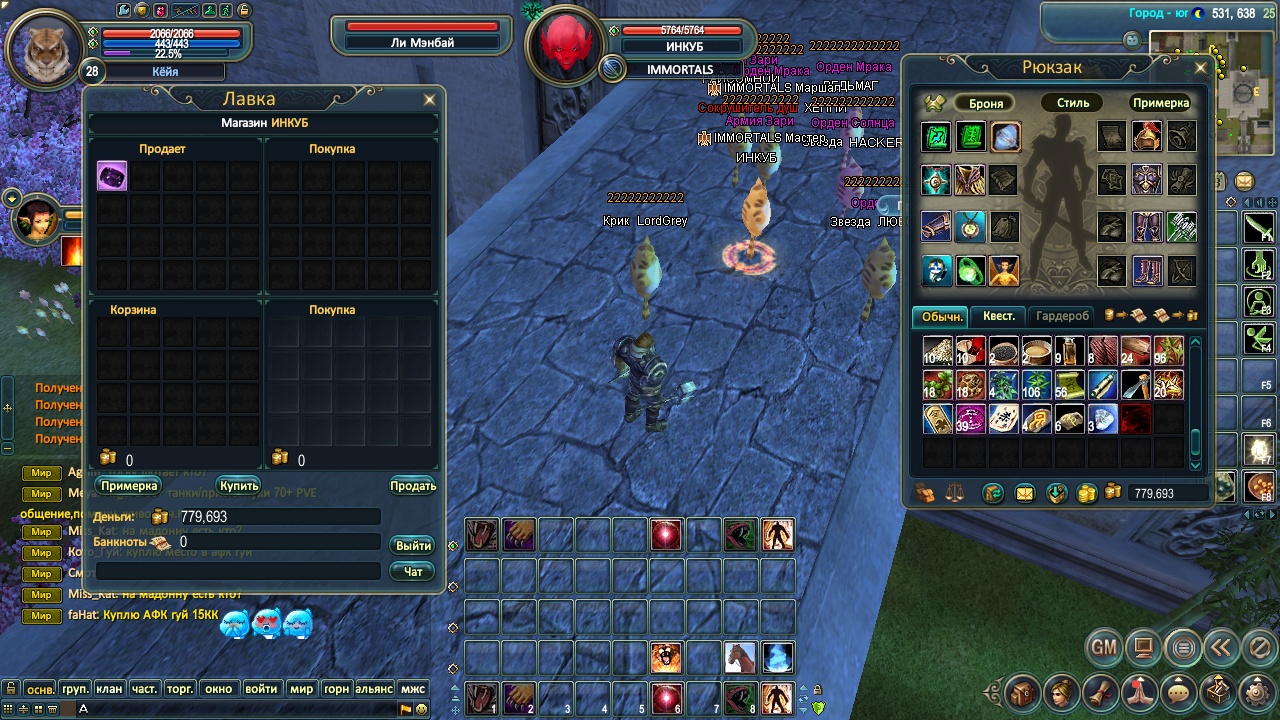
Task: Open chat with seller via Чат
Action: [x=413, y=571]
